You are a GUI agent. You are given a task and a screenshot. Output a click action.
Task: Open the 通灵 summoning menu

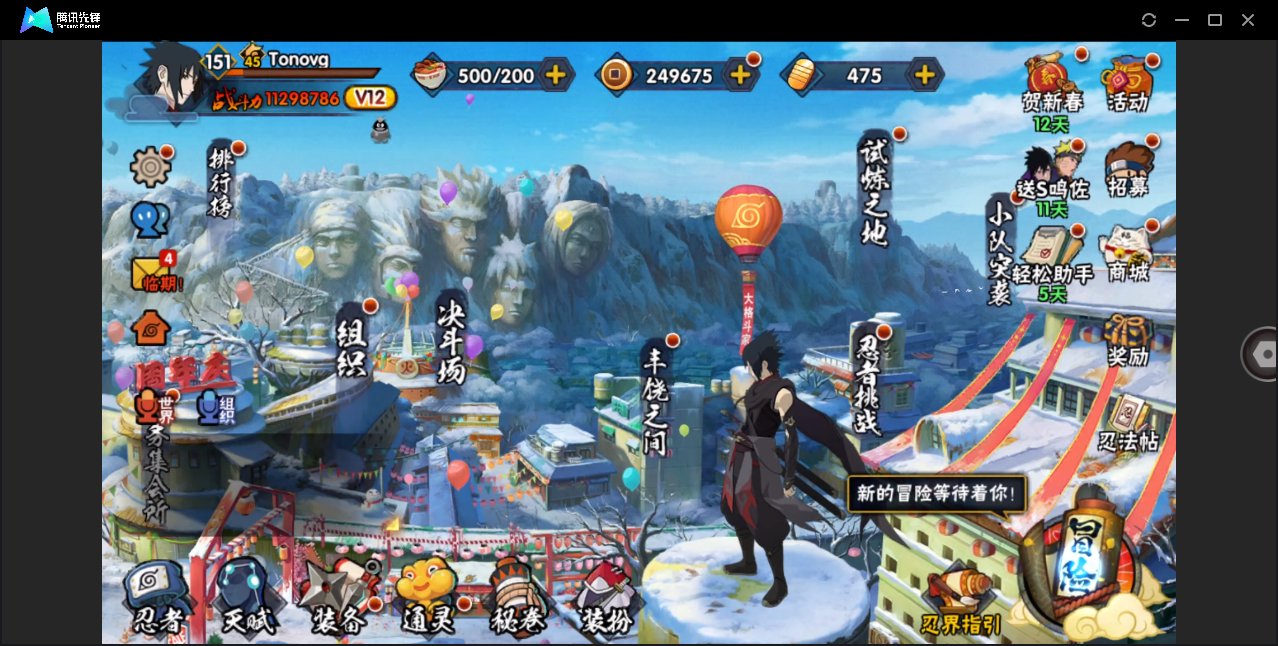(x=426, y=598)
